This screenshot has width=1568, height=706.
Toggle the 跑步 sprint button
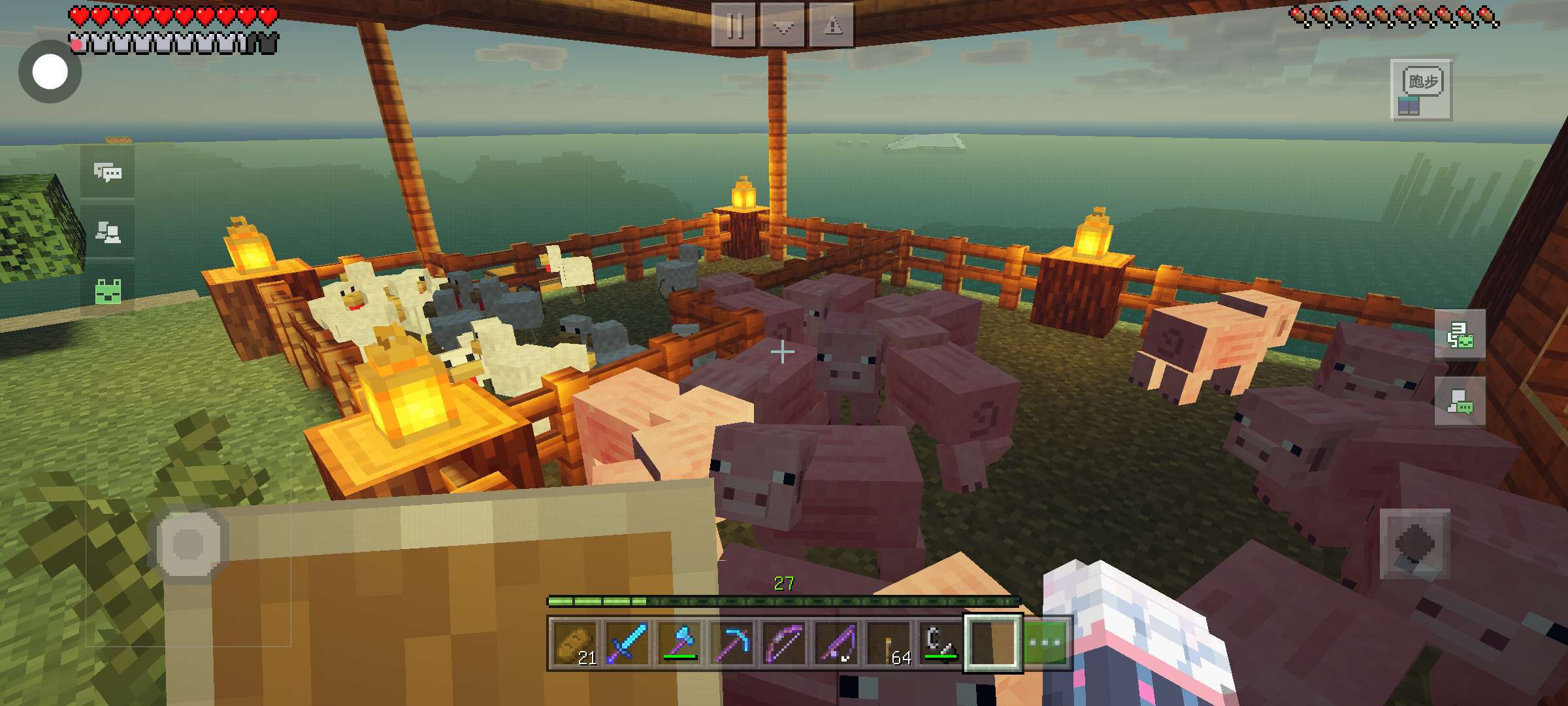point(1422,90)
